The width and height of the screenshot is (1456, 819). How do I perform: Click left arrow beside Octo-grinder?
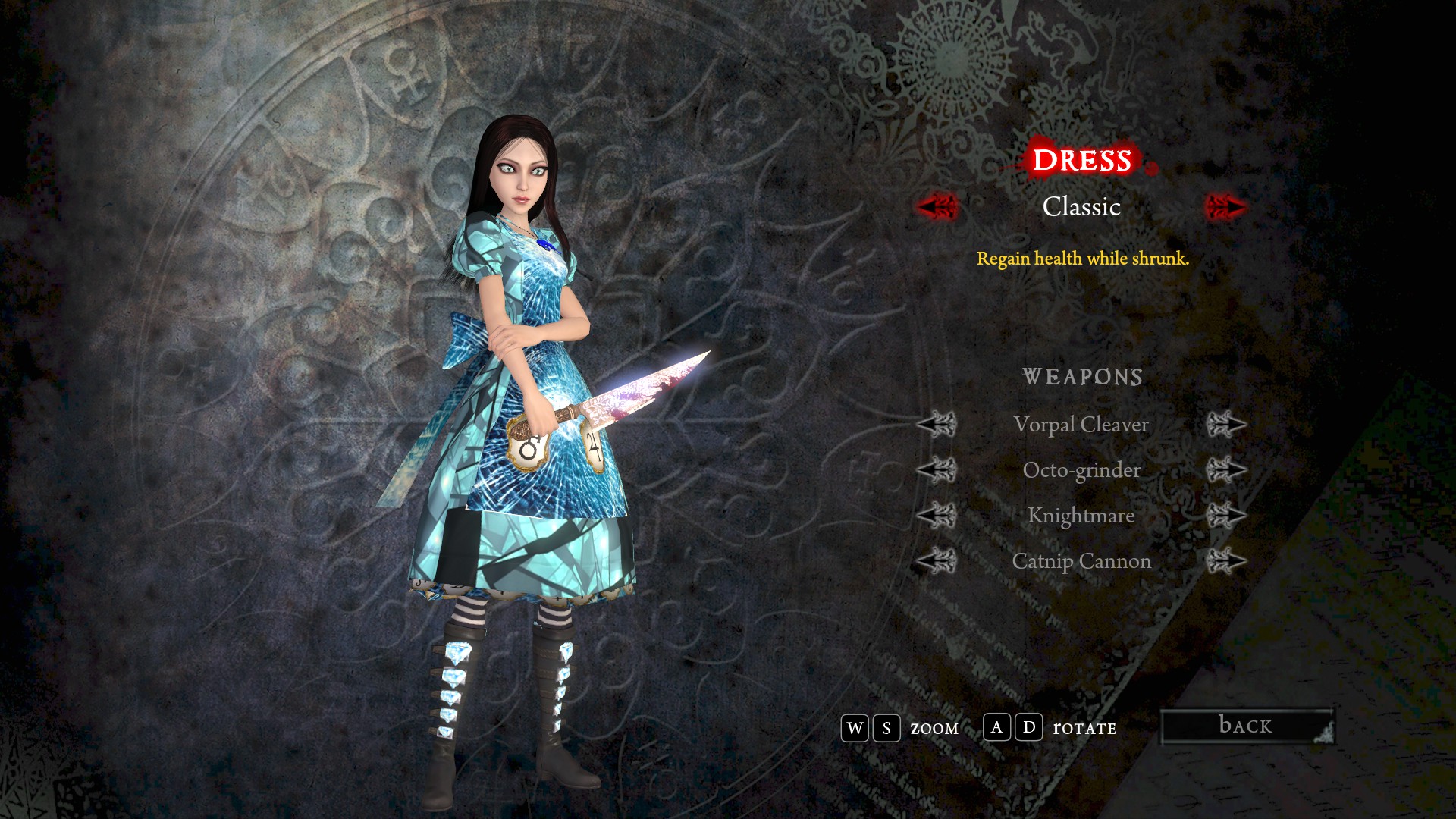pyautogui.click(x=937, y=470)
